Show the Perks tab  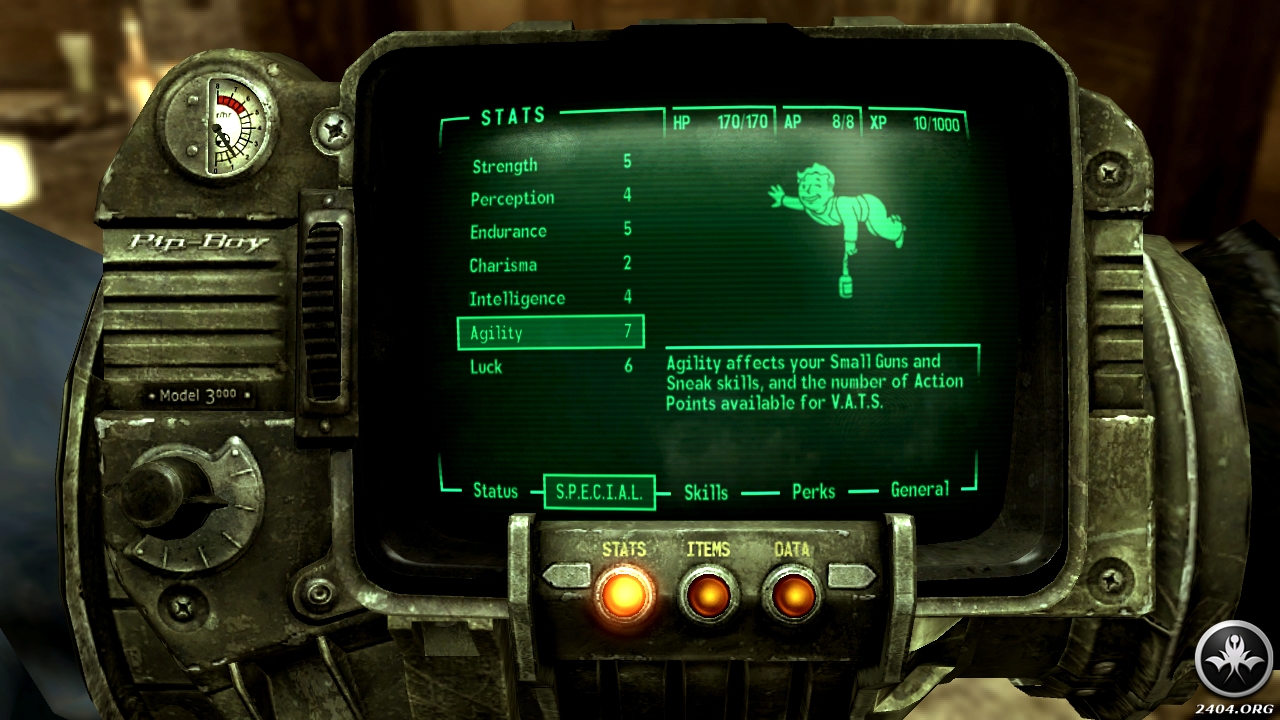pos(813,491)
